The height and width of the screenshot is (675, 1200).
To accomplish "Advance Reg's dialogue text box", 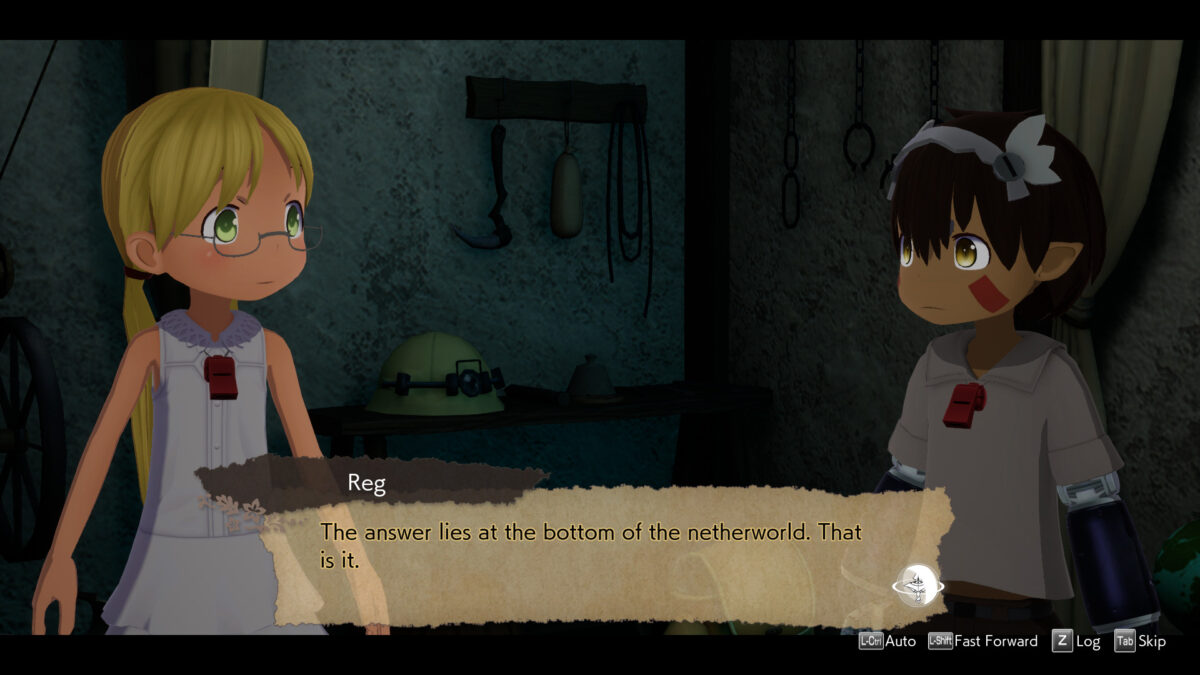I will point(590,546).
